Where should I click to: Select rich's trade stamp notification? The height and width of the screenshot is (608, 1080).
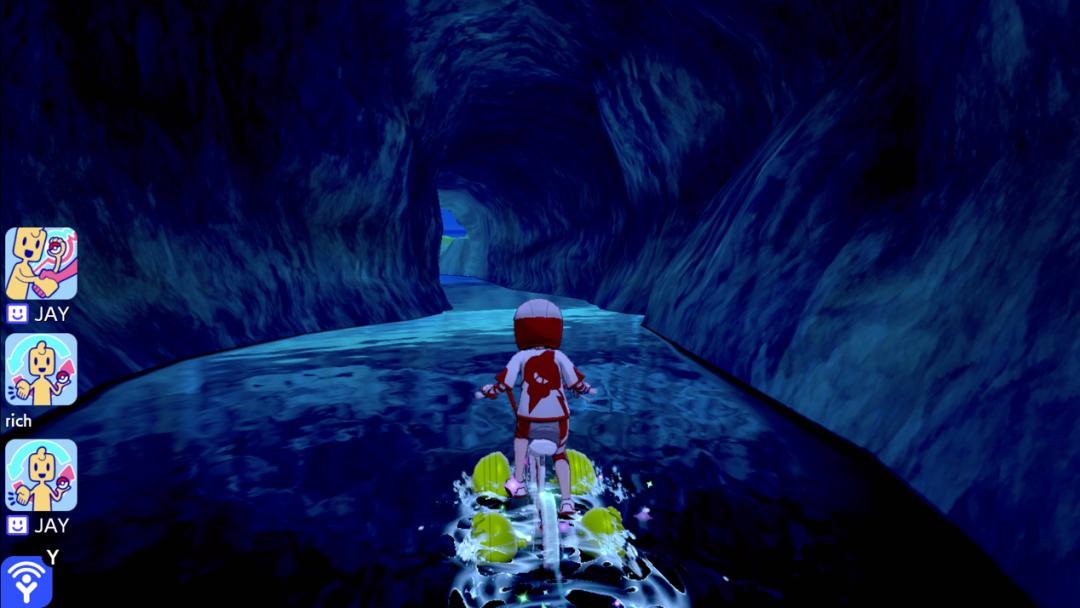pyautogui.click(x=41, y=370)
